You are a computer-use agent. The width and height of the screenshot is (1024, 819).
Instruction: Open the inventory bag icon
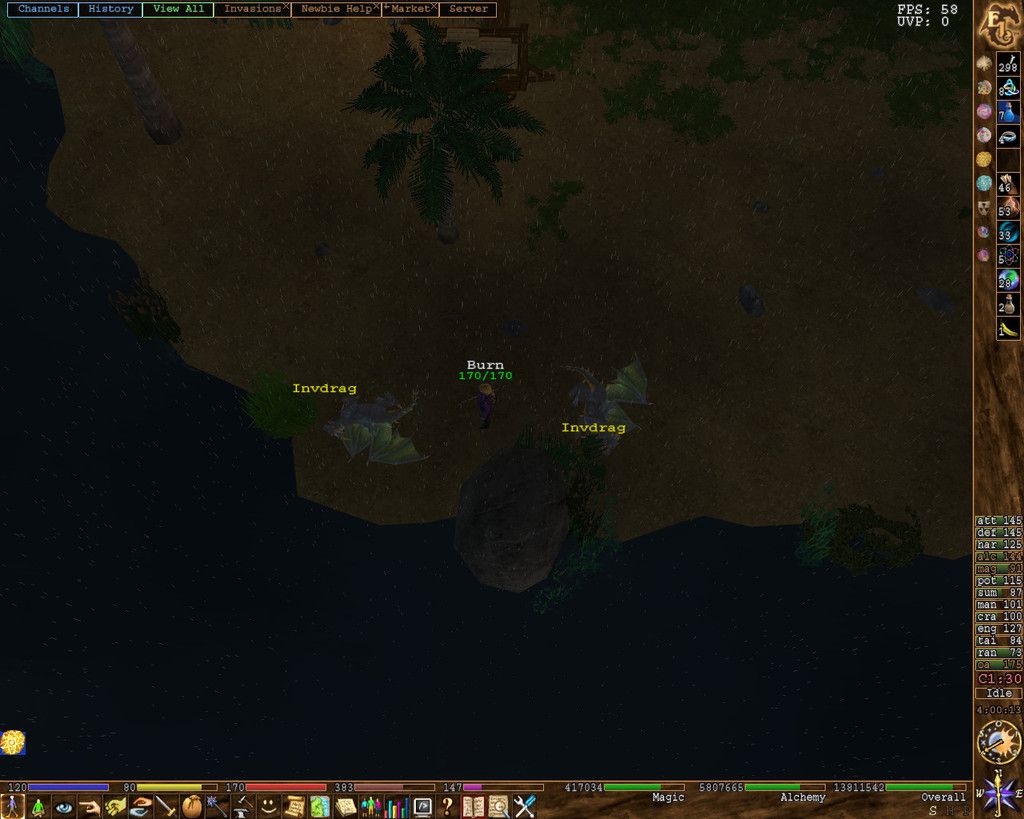(x=192, y=807)
